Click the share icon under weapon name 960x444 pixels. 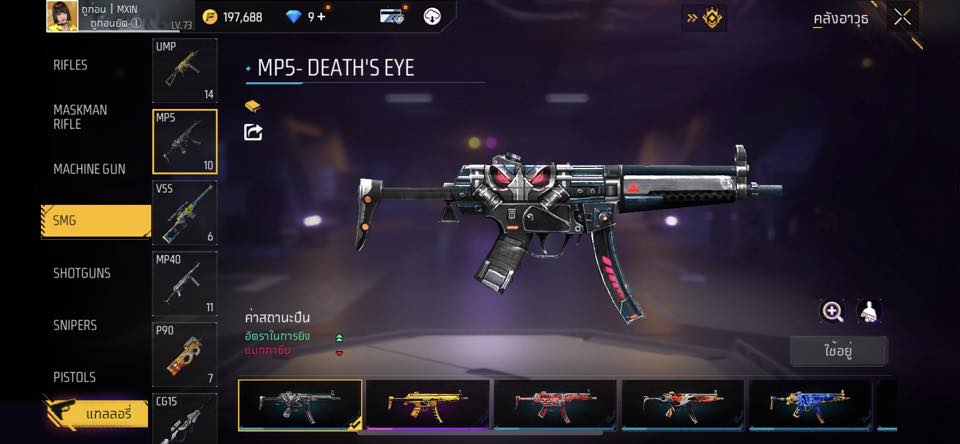coord(253,132)
